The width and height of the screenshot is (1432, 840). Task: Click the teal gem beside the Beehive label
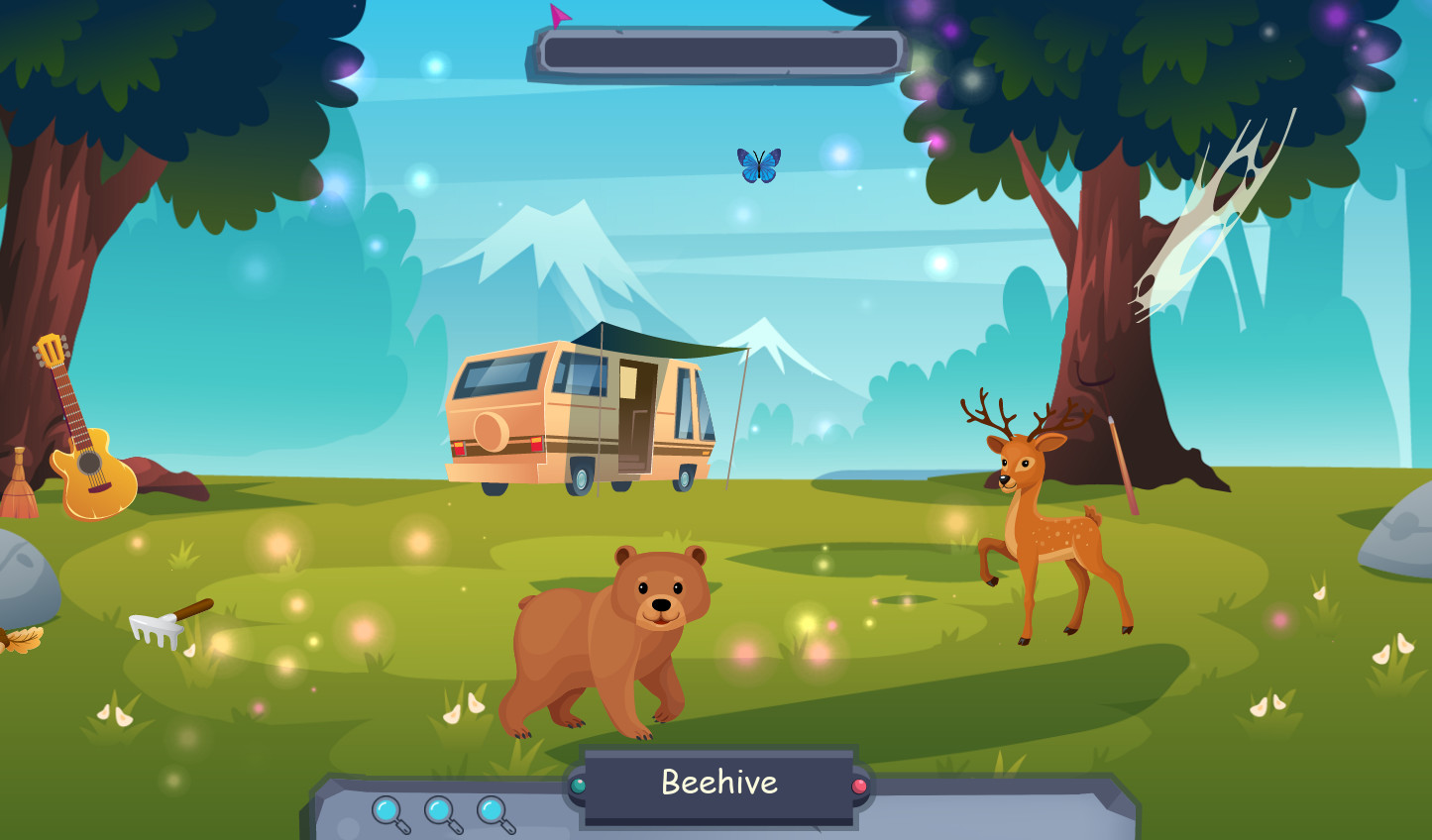tap(578, 783)
